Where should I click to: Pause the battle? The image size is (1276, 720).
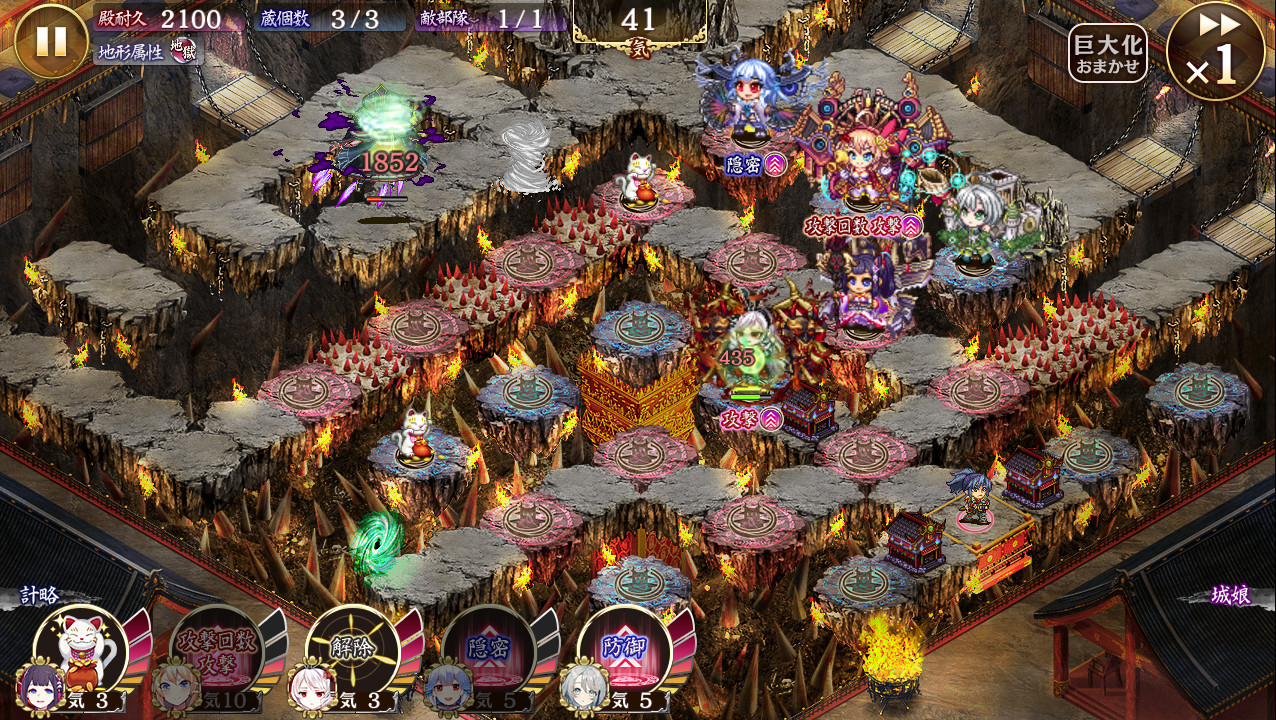51,41
